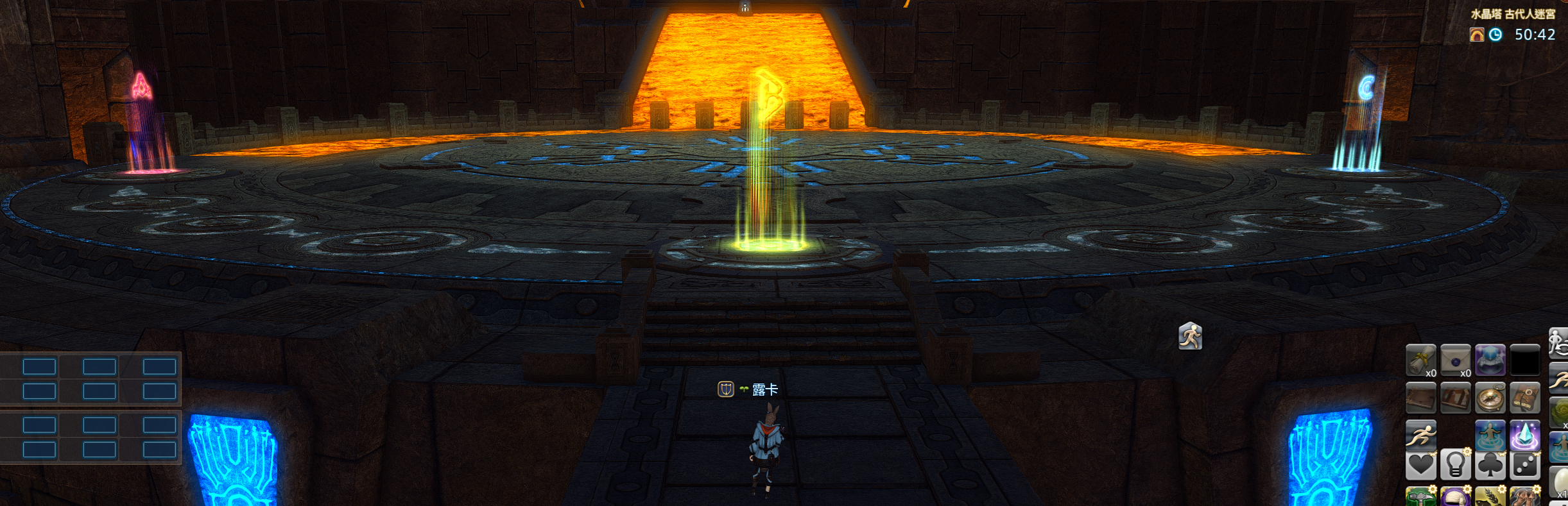The width and height of the screenshot is (1568, 506).
Task: Click the boots icon in the bottom row
Action: point(1524,497)
